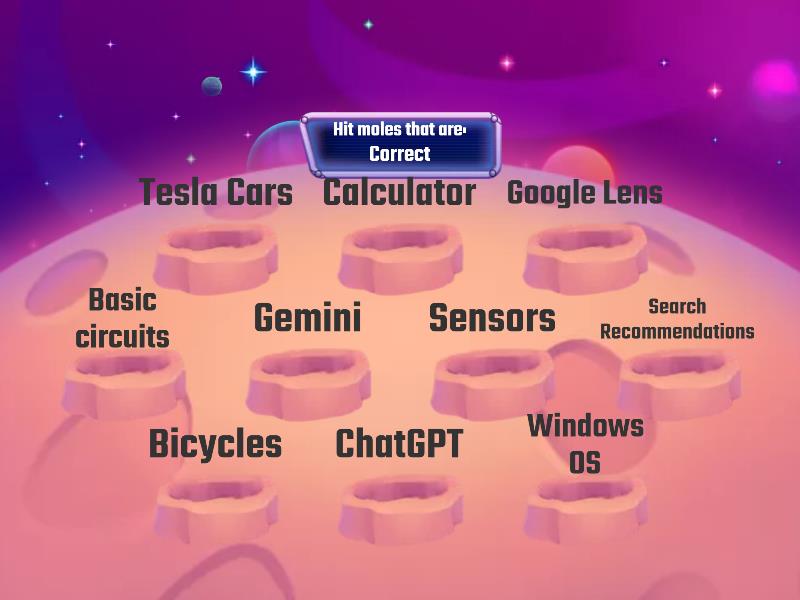The width and height of the screenshot is (800, 600).
Task: Whack the Bicycles mole
Action: 215,444
